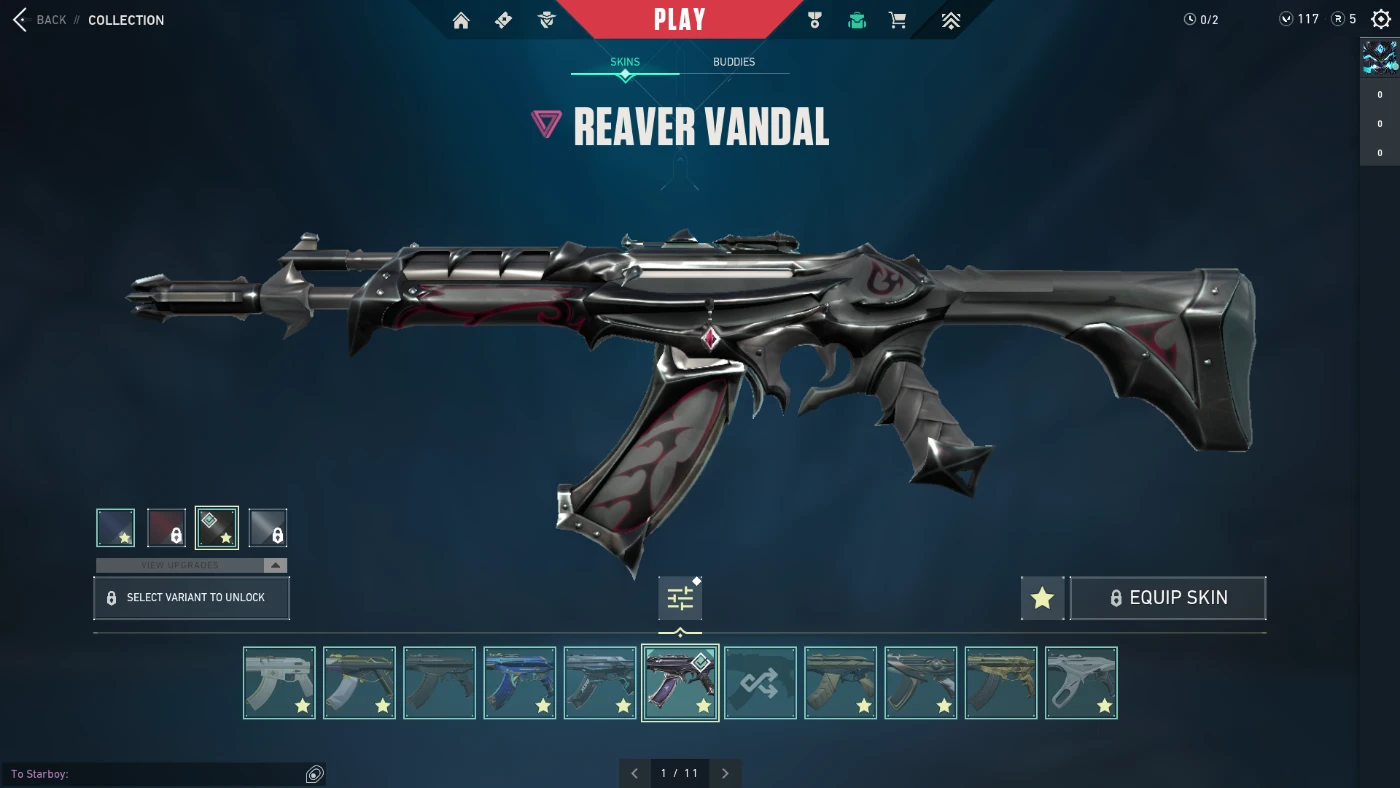Choose the blue Vandal skin thumbnail
The width and height of the screenshot is (1400, 788).
520,683
